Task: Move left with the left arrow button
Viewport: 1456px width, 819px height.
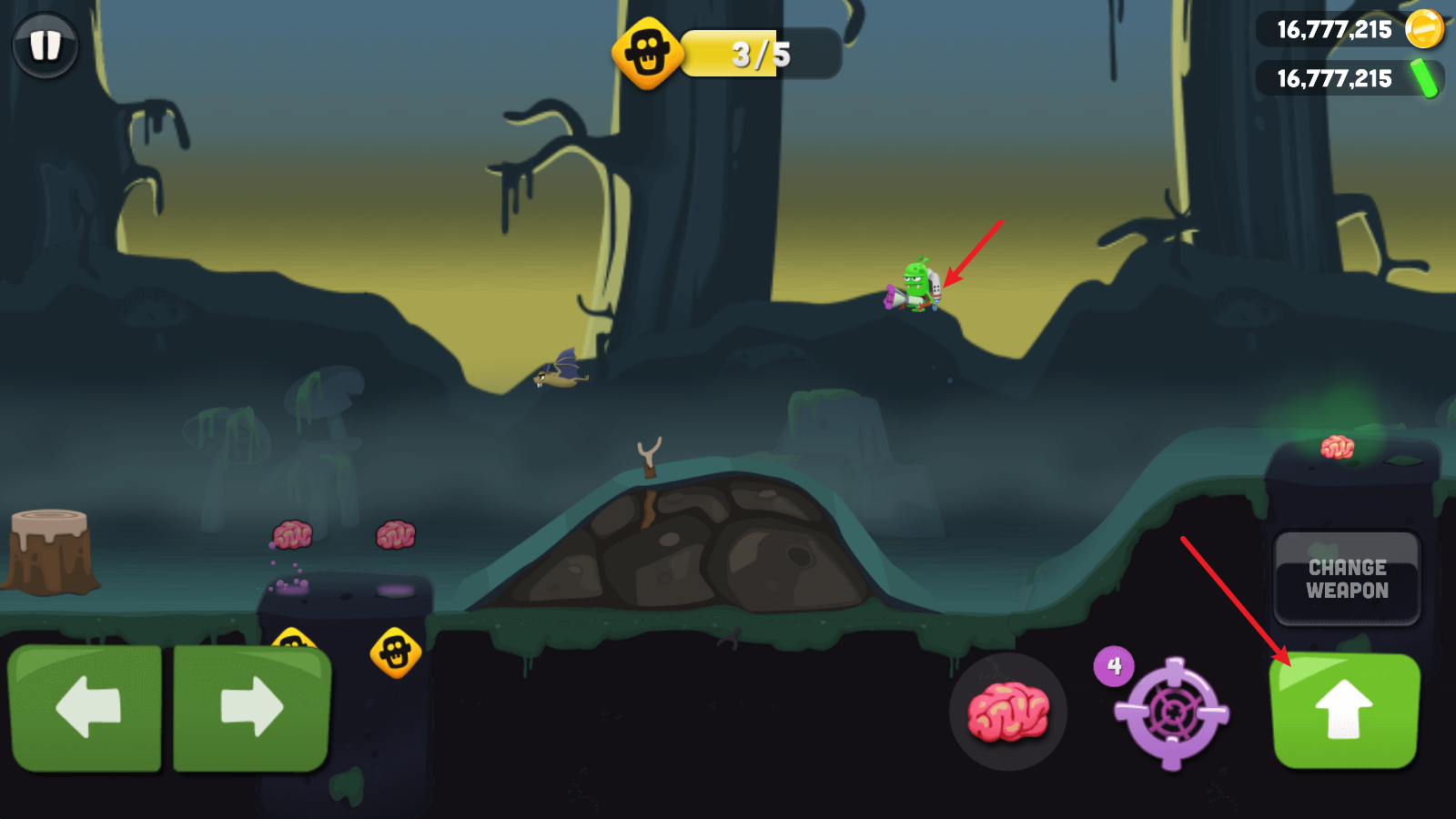Action: [x=86, y=708]
